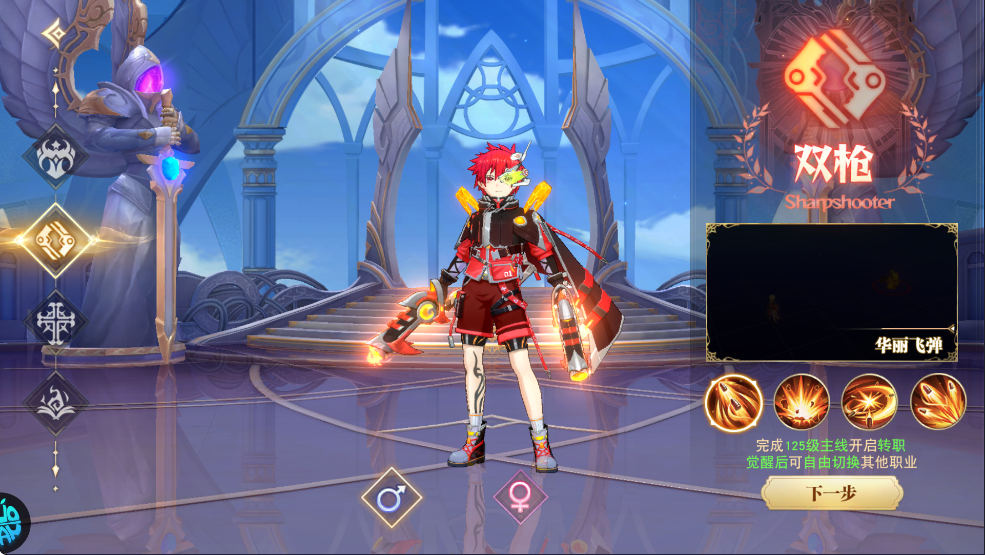Click the 下一步 (Next) button

click(x=831, y=493)
